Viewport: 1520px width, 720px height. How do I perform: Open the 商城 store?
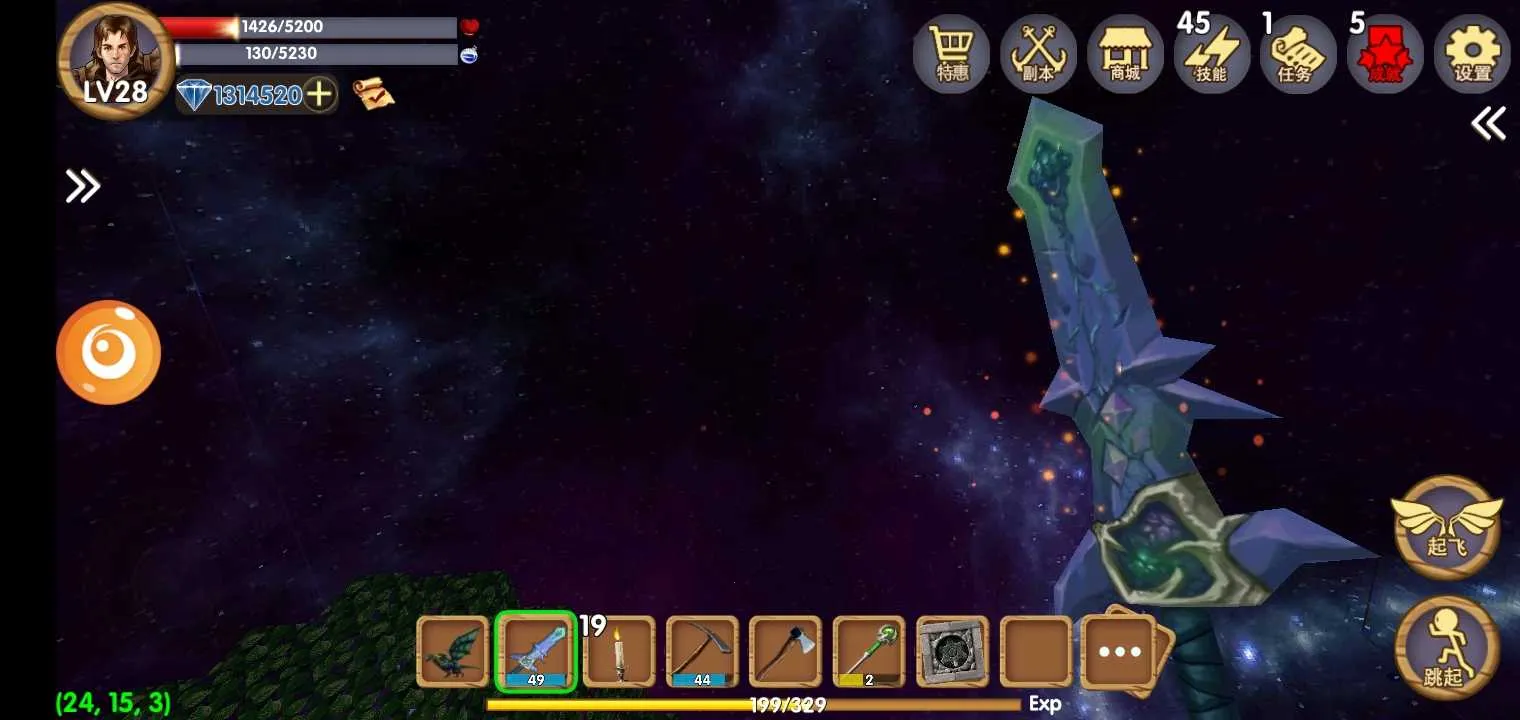click(1125, 55)
